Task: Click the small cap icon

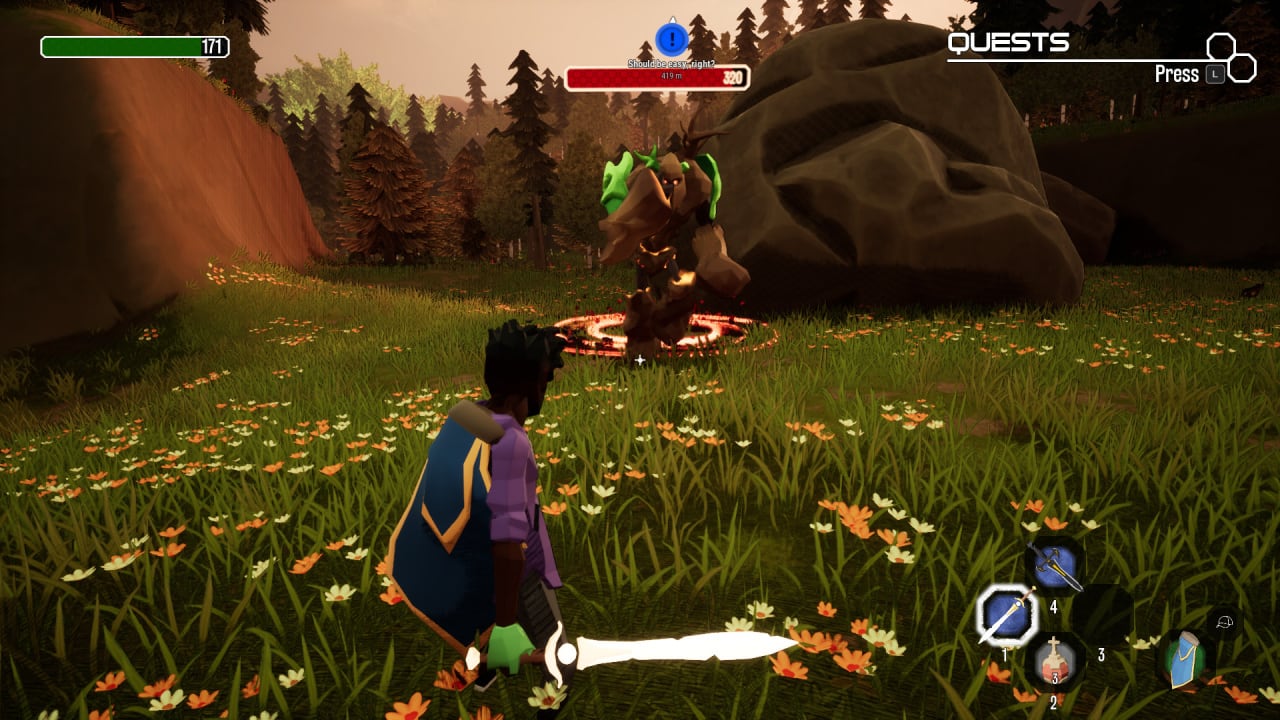Action: 1224,622
